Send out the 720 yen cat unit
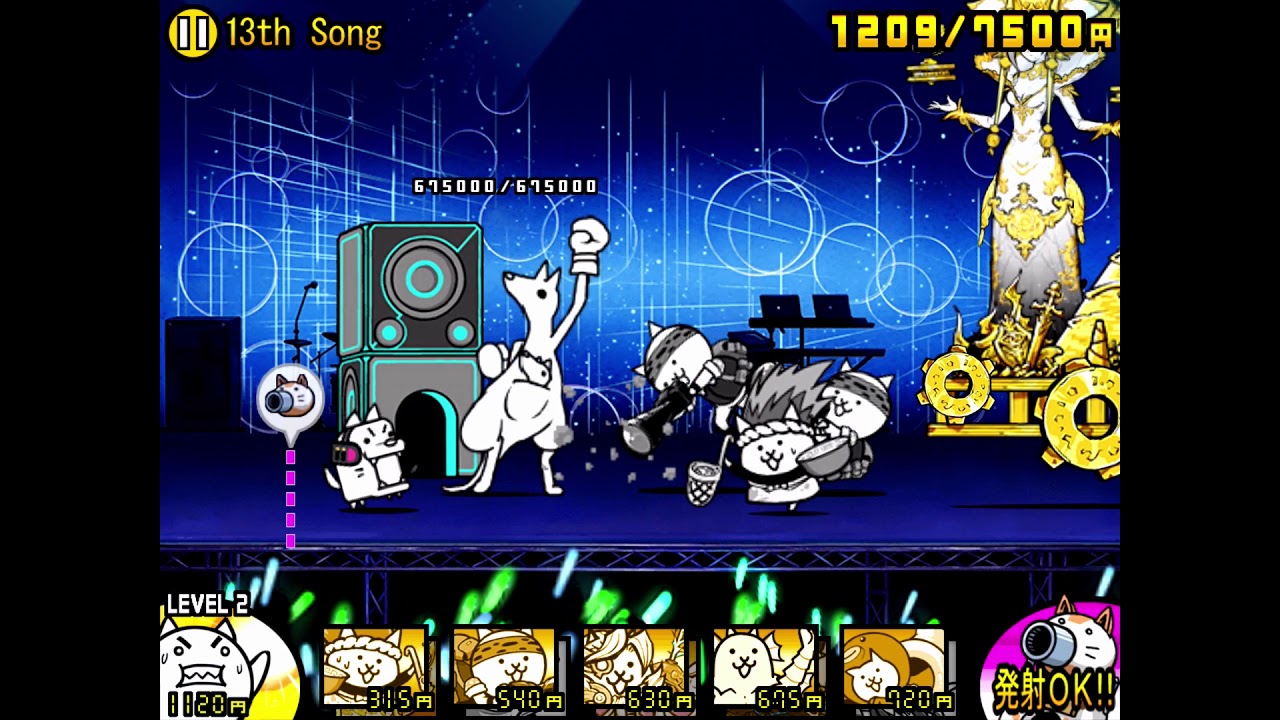The width and height of the screenshot is (1280, 720). point(895,668)
